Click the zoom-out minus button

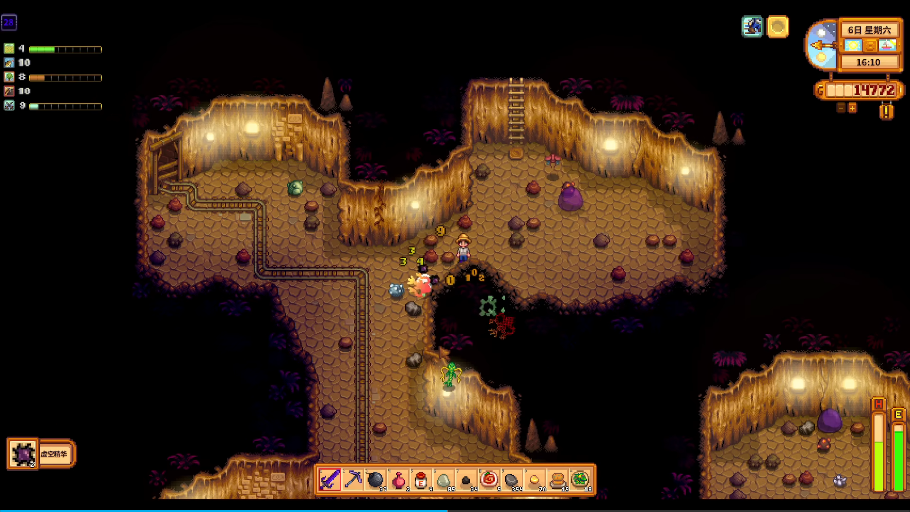(x=841, y=107)
